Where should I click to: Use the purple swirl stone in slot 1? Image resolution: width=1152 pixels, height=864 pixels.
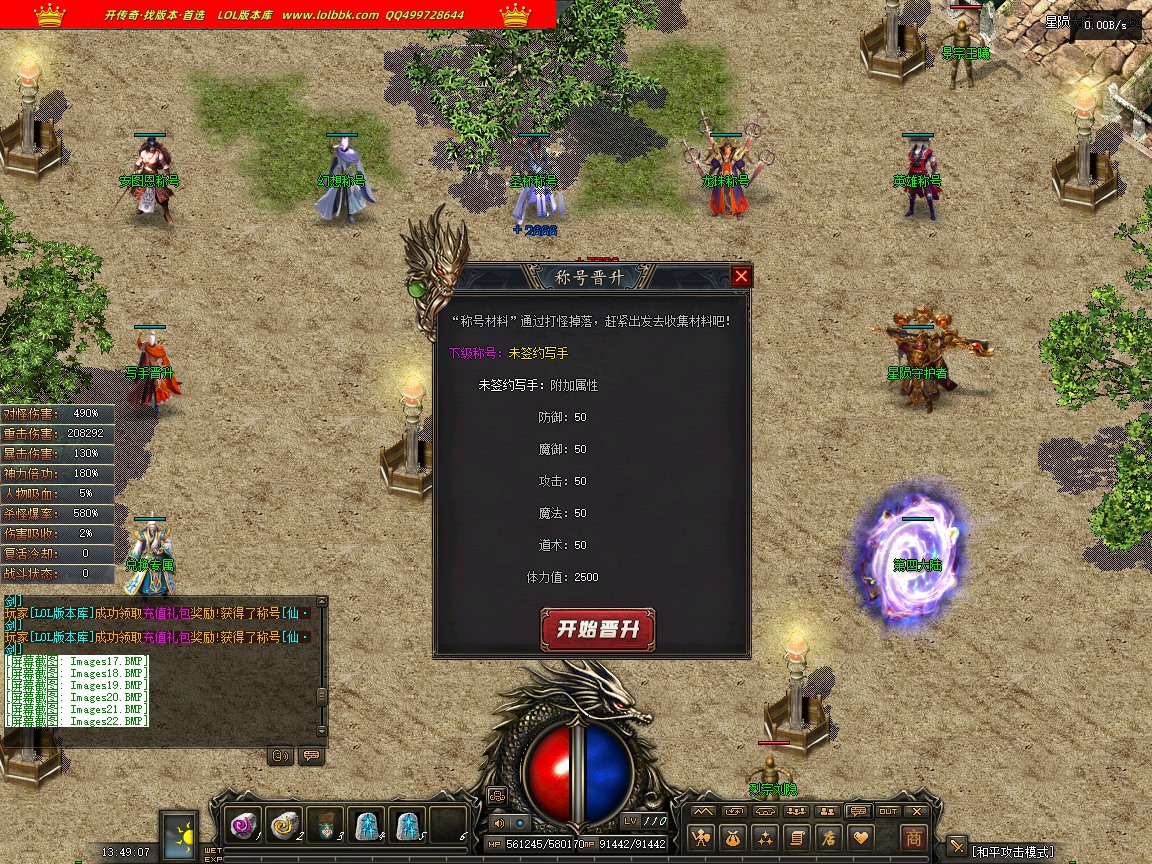pos(243,824)
